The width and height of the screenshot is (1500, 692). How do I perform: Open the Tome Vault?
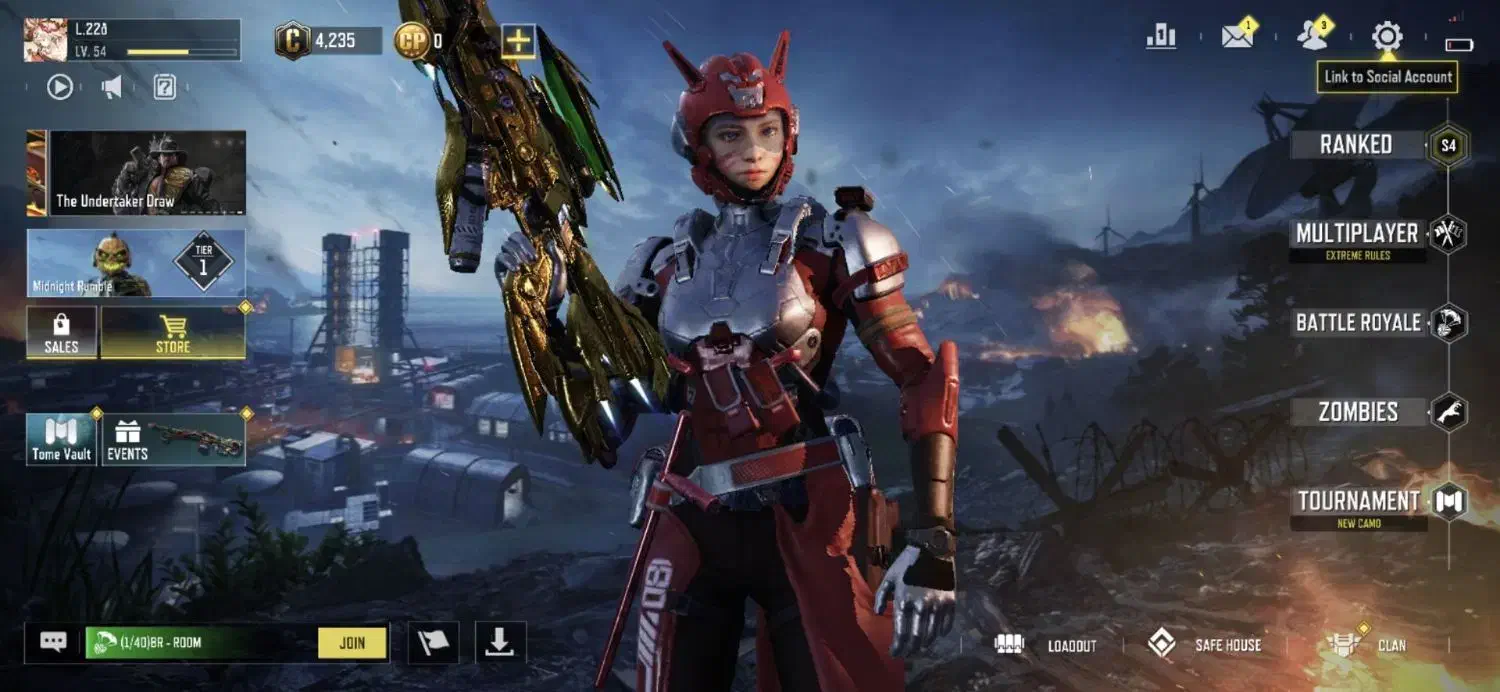[61, 440]
